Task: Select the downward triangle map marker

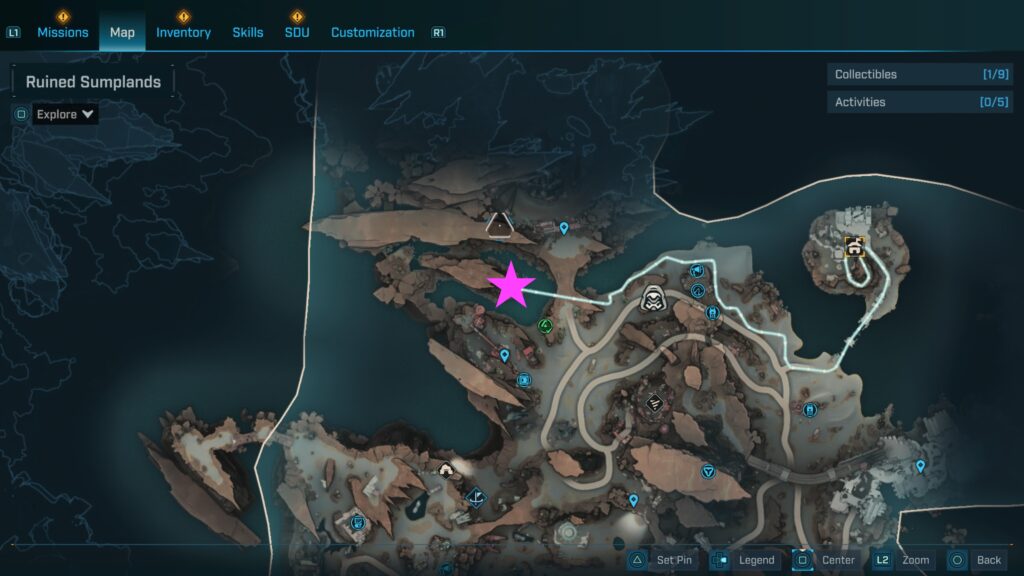Action: 709,471
